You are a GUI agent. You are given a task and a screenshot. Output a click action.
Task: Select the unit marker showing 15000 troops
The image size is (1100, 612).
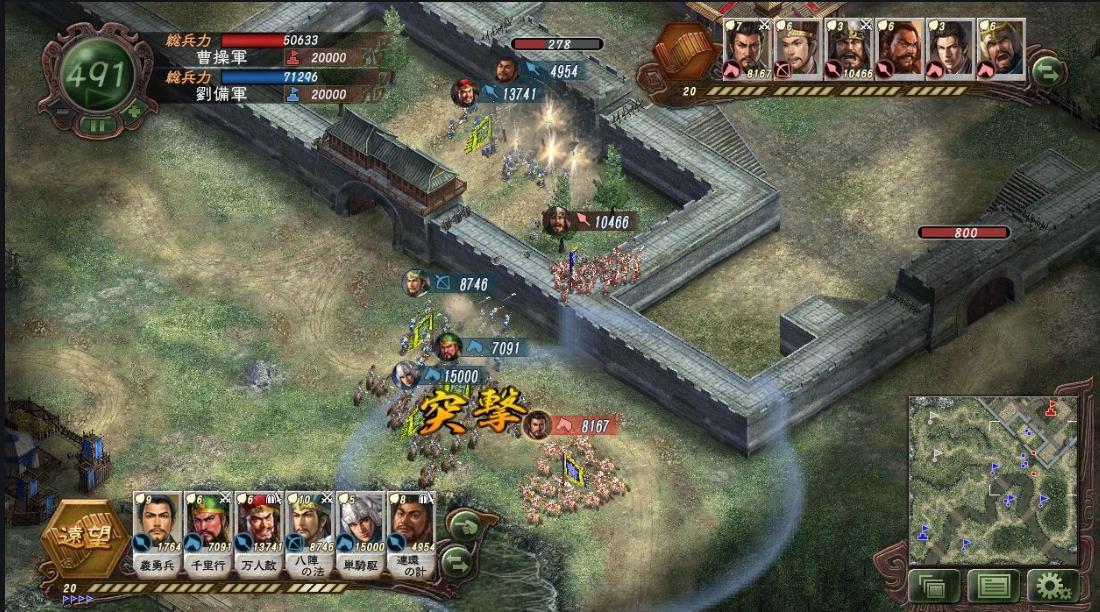coord(405,377)
